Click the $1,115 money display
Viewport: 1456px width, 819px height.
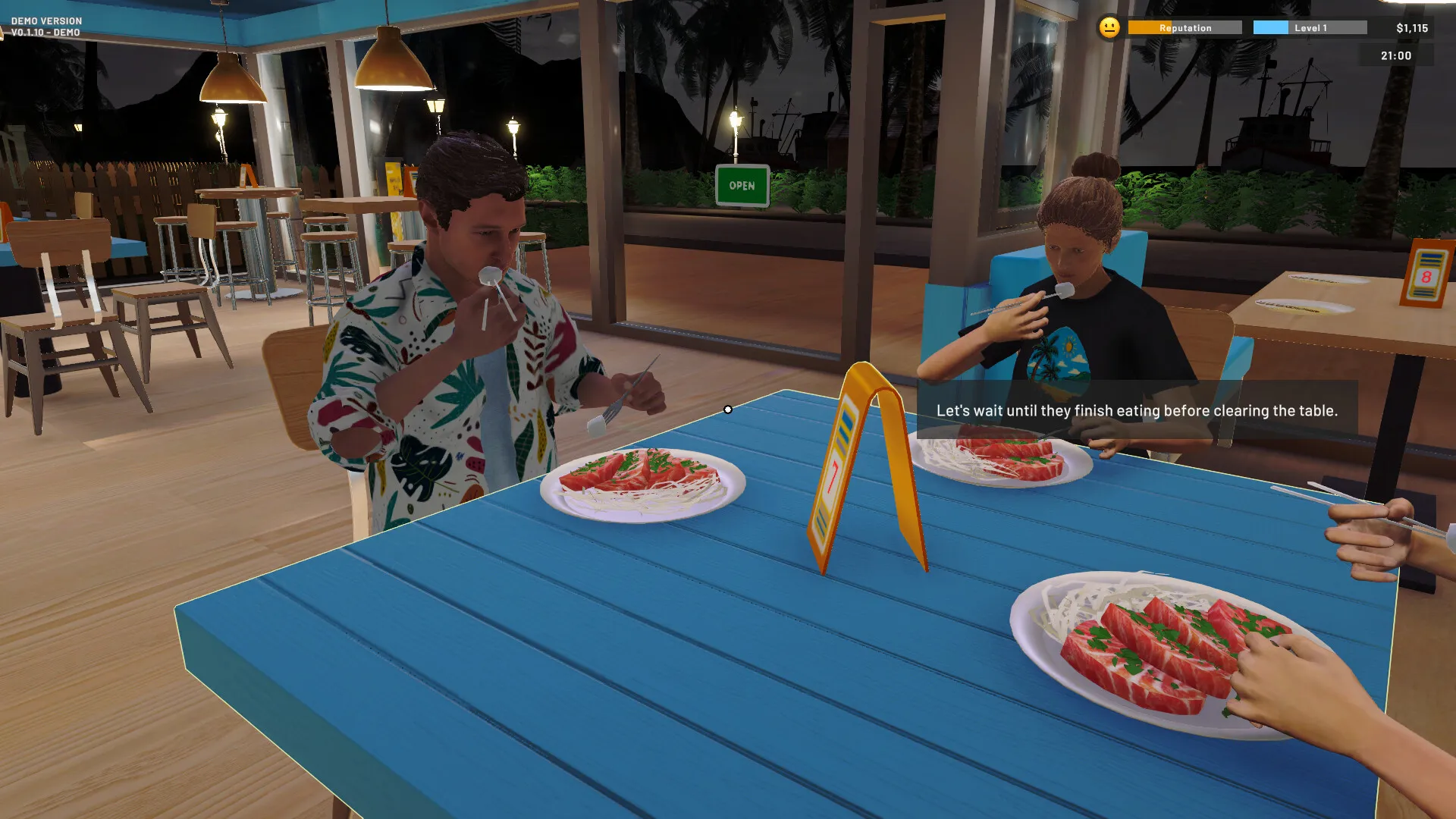[1414, 27]
